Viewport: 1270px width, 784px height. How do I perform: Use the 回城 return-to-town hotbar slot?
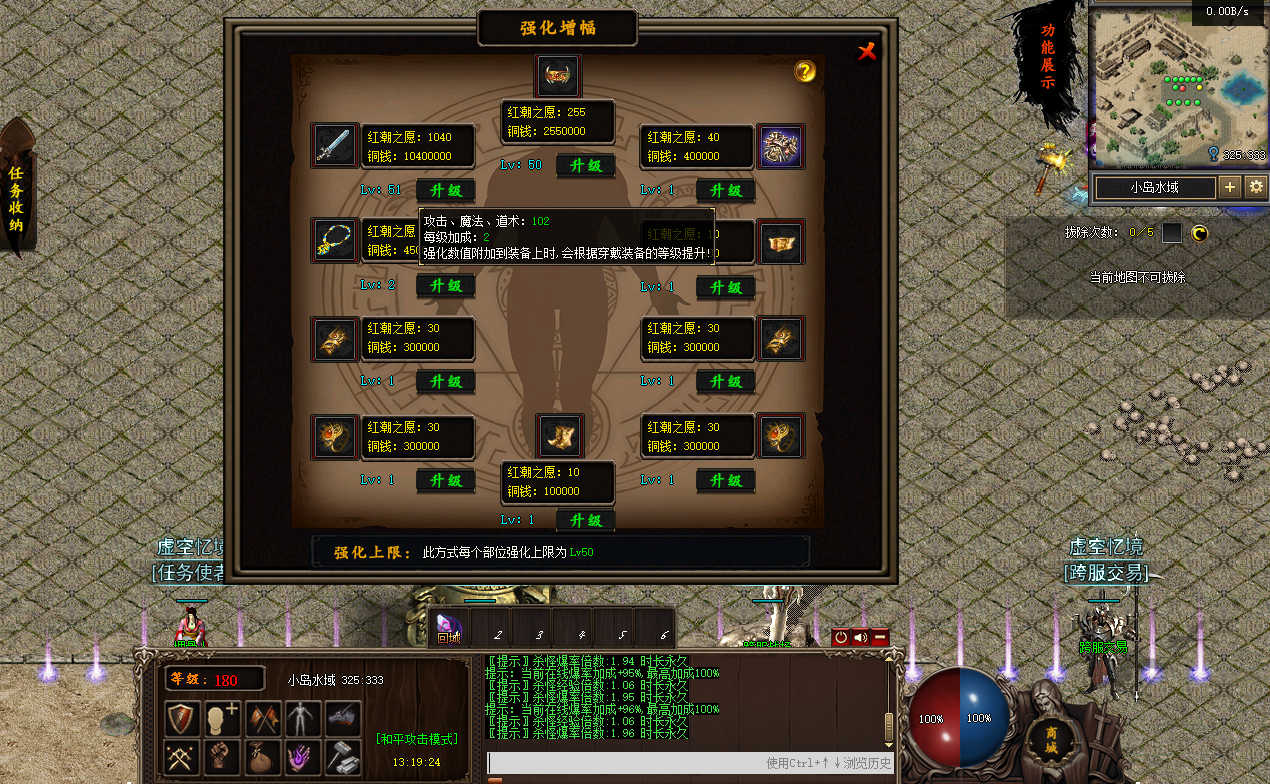coord(449,628)
